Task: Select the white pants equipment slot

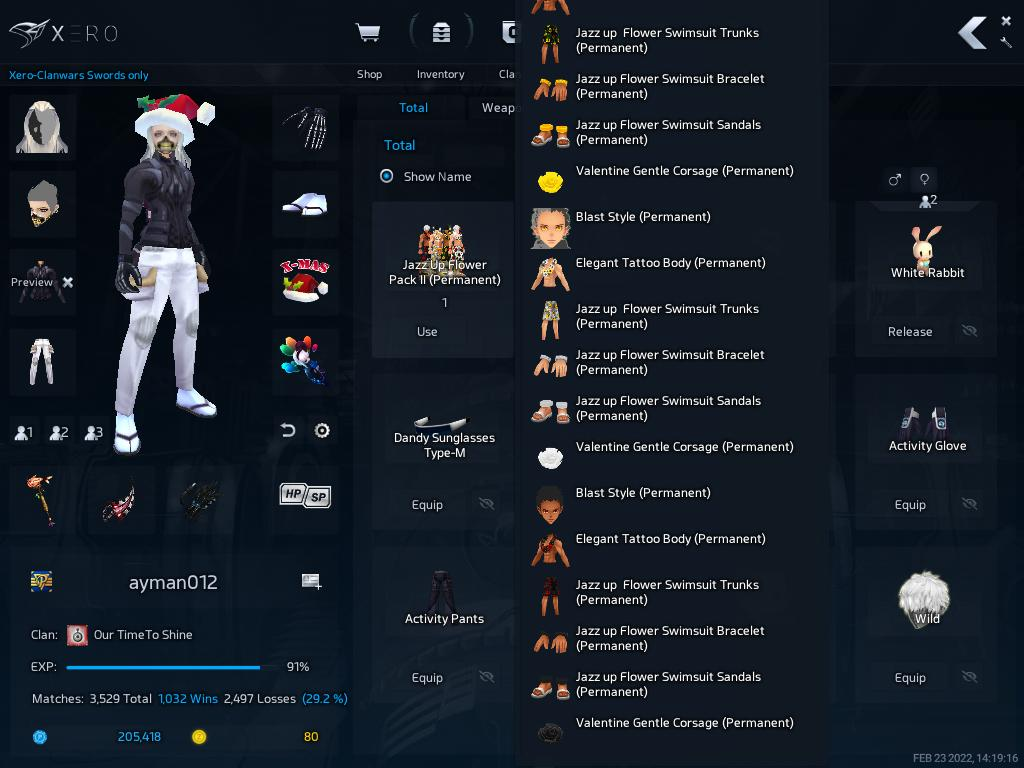Action: coord(42,360)
